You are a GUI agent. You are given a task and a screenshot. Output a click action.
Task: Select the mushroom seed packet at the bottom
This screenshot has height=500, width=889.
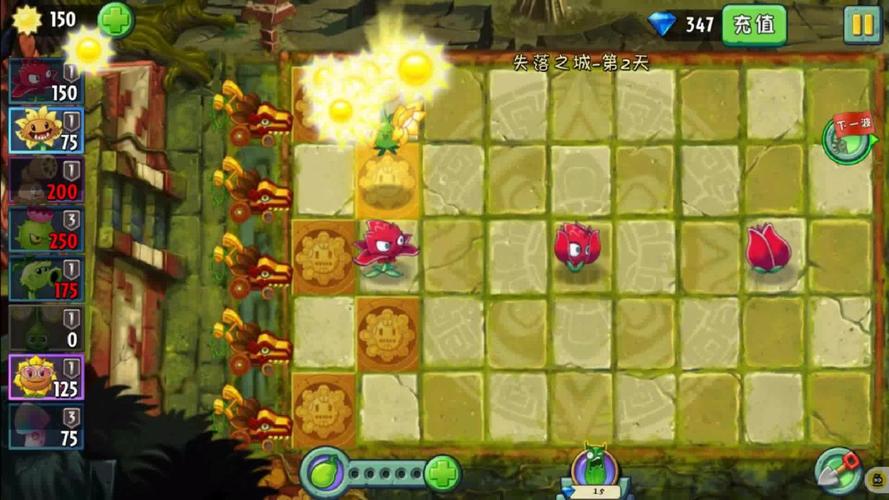45,426
